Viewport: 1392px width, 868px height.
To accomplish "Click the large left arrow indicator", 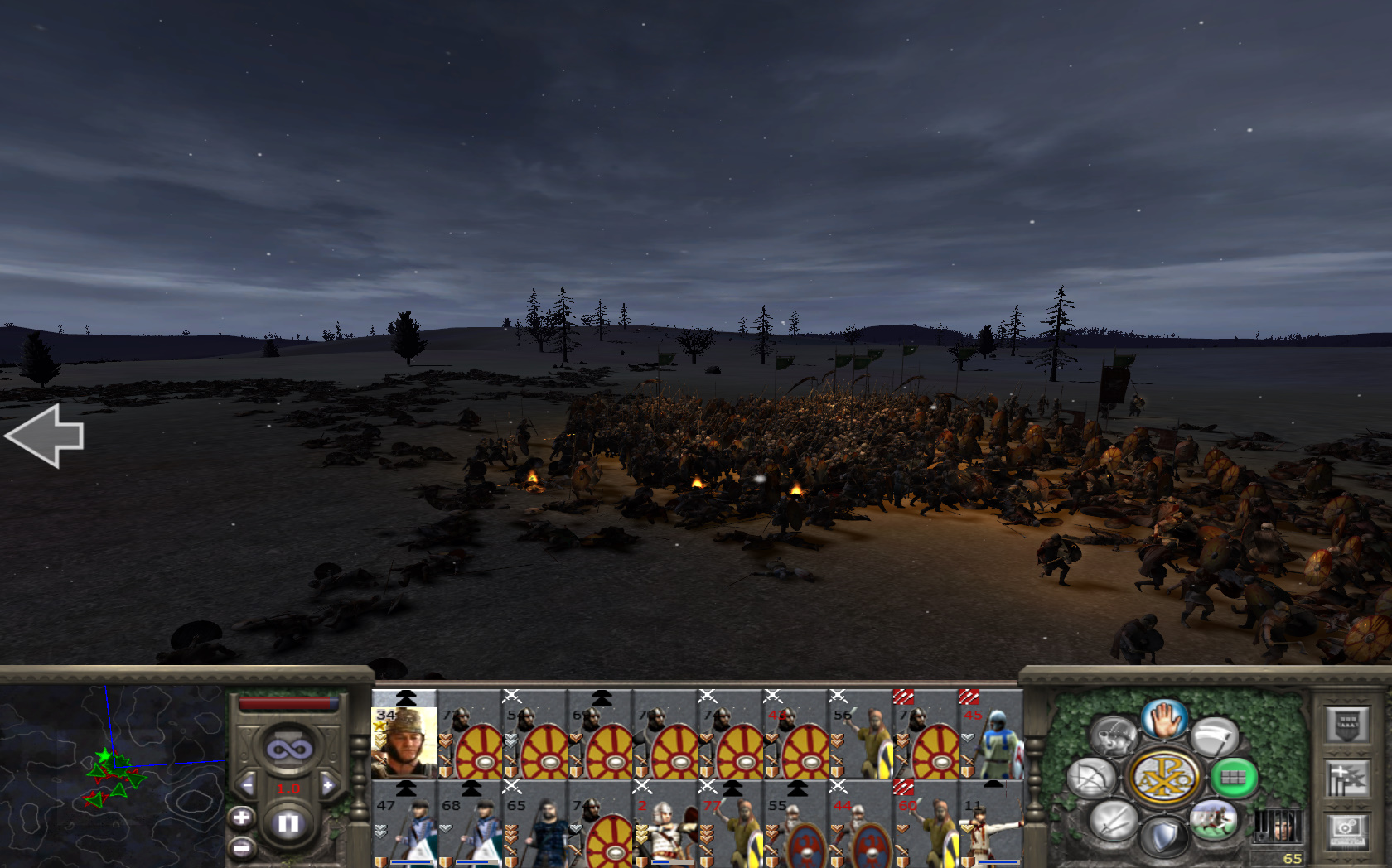I will click(x=46, y=436).
